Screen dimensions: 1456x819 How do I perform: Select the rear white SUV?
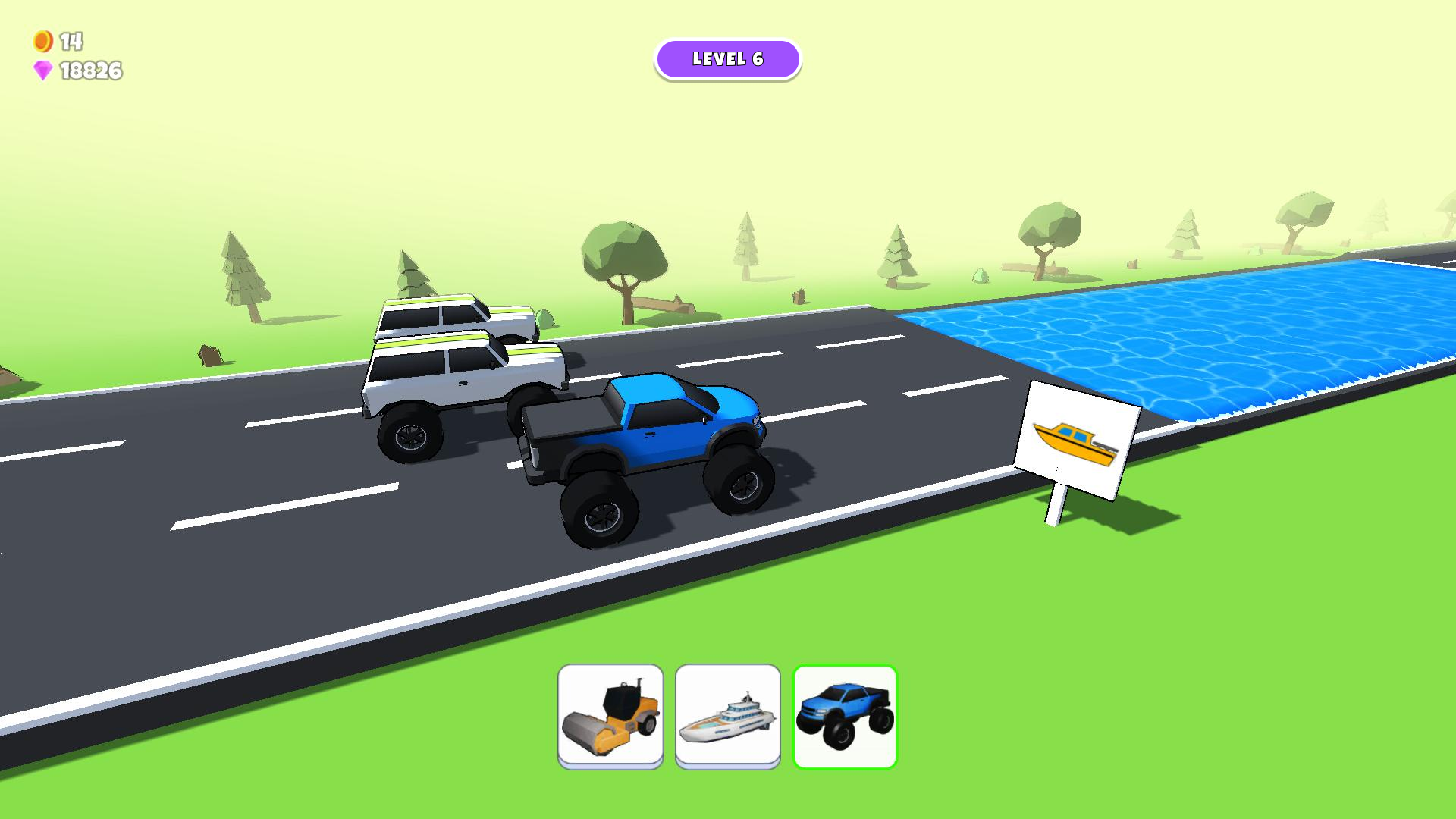447,318
